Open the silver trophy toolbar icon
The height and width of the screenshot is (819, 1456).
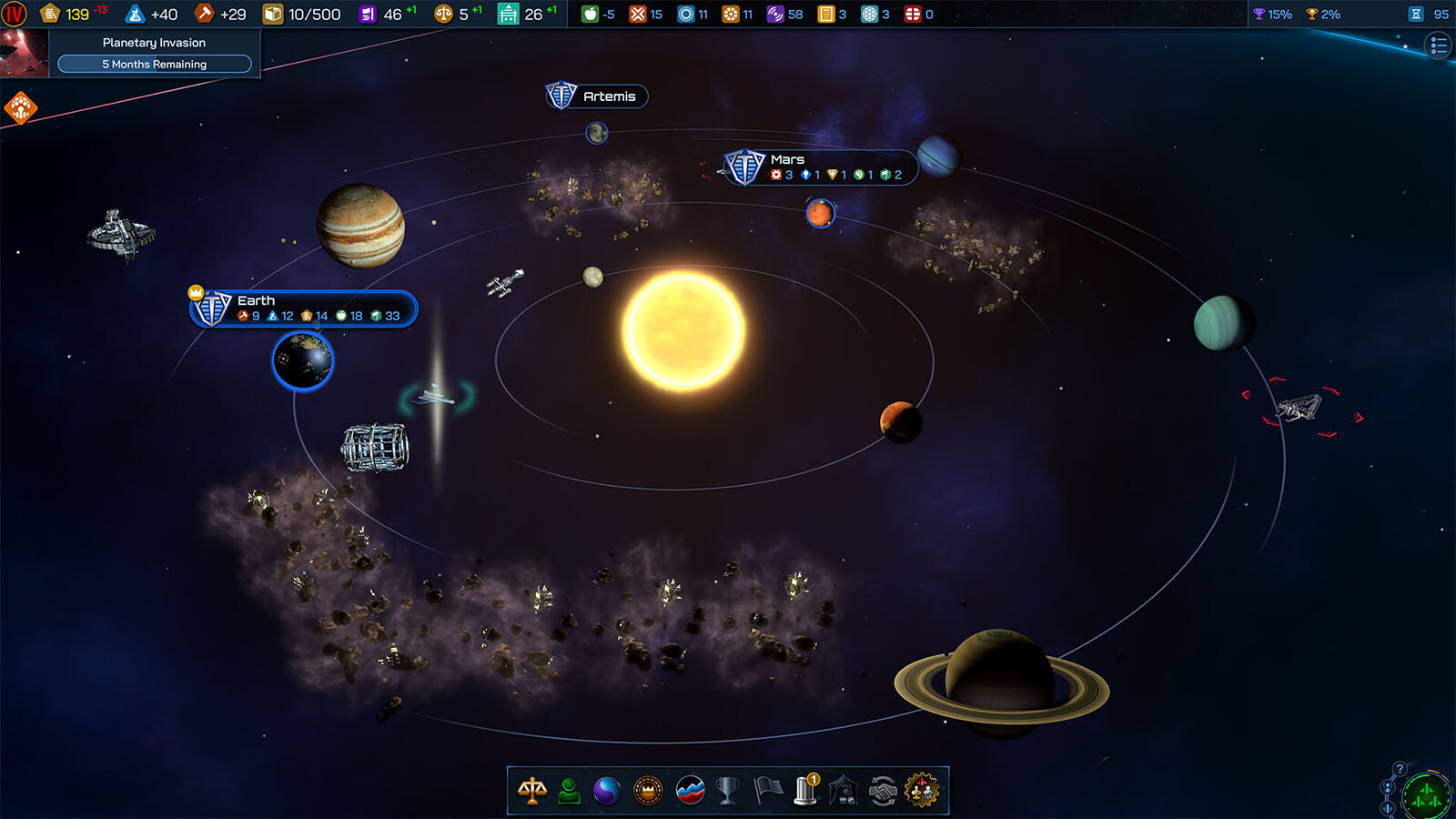[x=727, y=791]
